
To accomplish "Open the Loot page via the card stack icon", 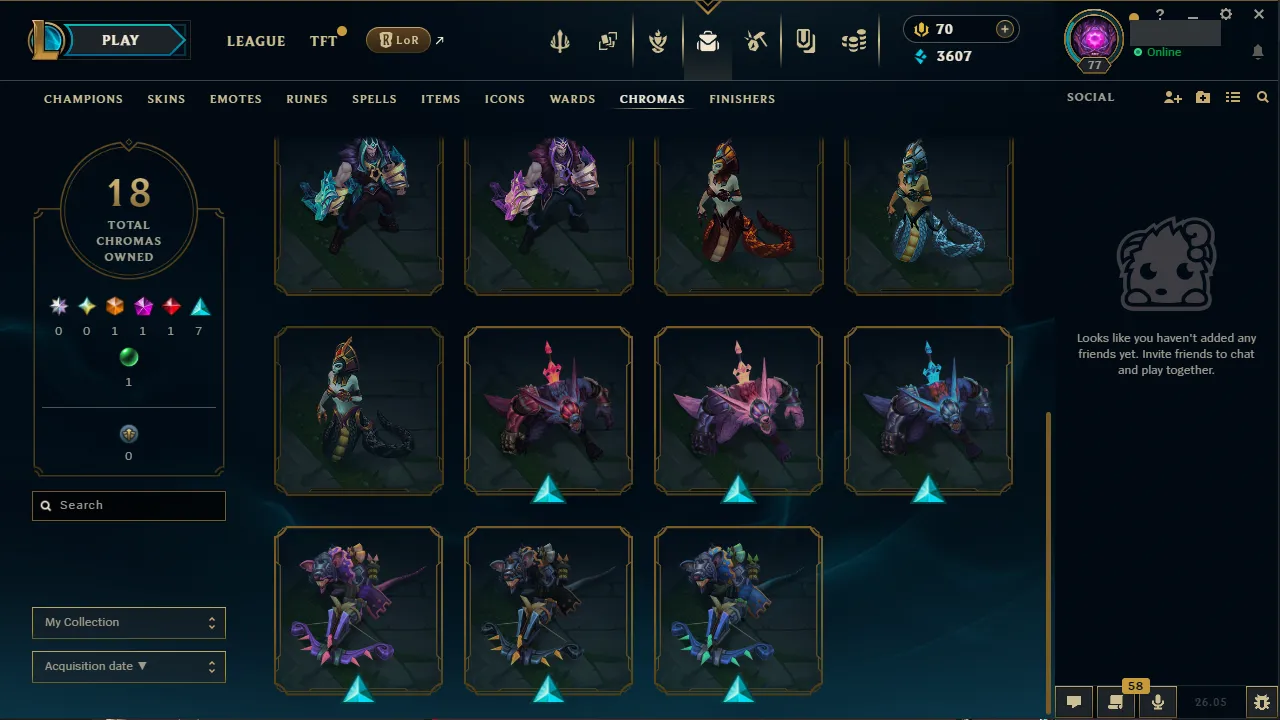I will coord(608,41).
